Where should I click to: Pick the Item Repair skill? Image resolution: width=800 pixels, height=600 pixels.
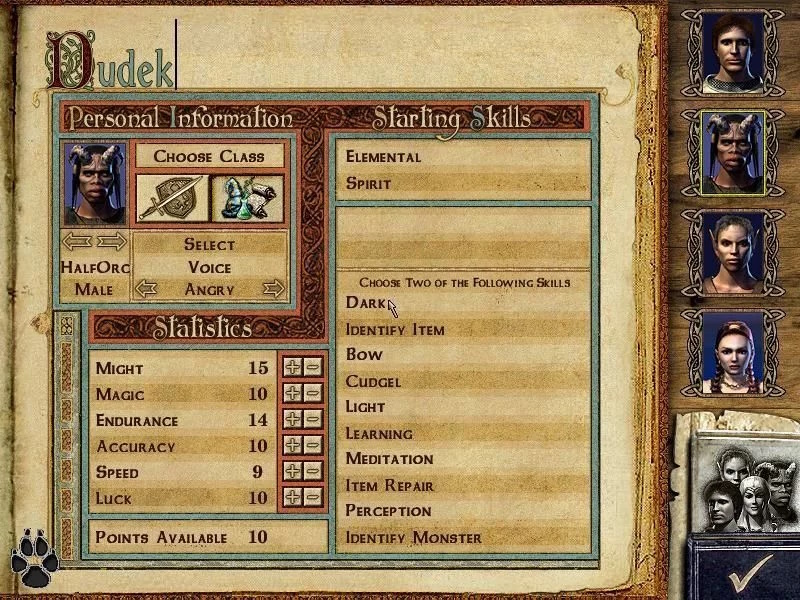[389, 485]
